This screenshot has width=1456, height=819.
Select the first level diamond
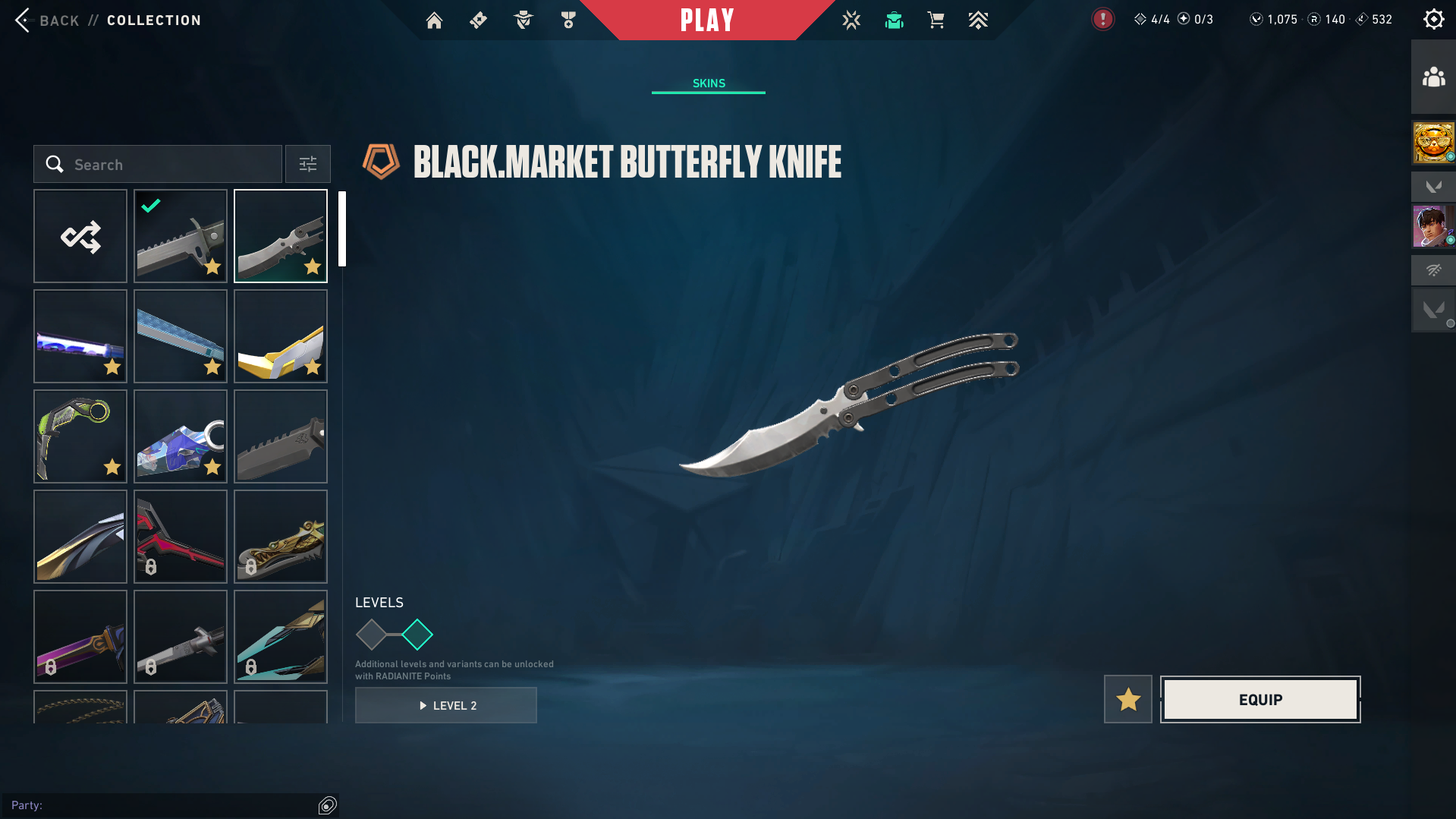coord(371,635)
